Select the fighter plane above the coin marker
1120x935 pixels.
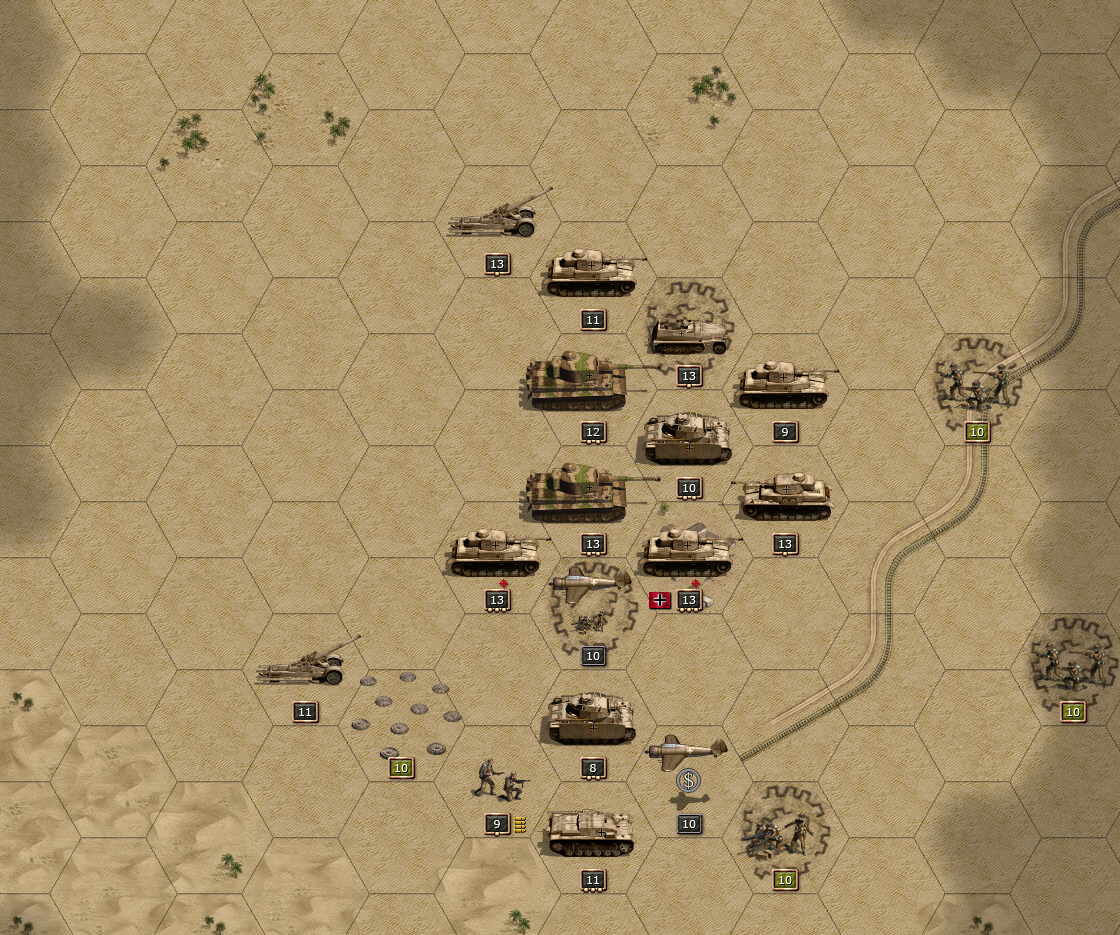[x=686, y=749]
